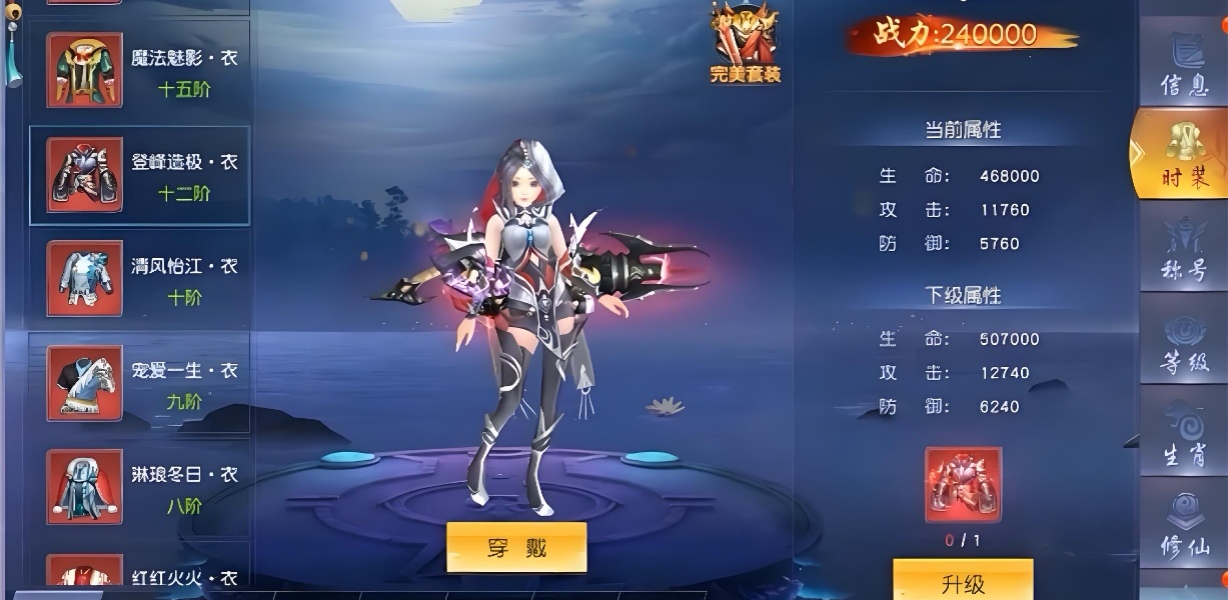Select the 琳琅冬日·衣 costume row
Screen dimensions: 1228x600
tap(140, 488)
